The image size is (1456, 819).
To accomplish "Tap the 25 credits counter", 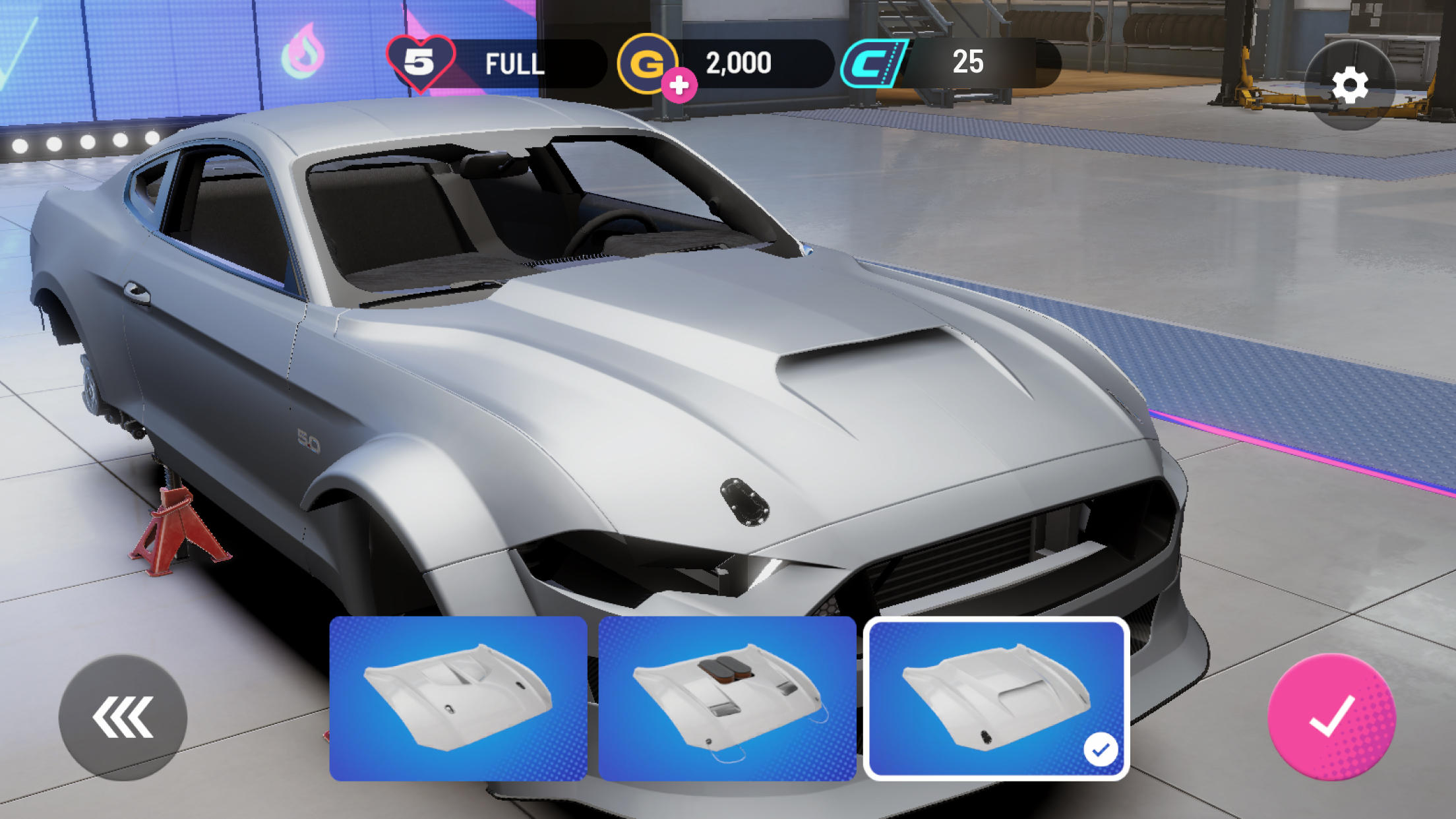I will click(968, 63).
